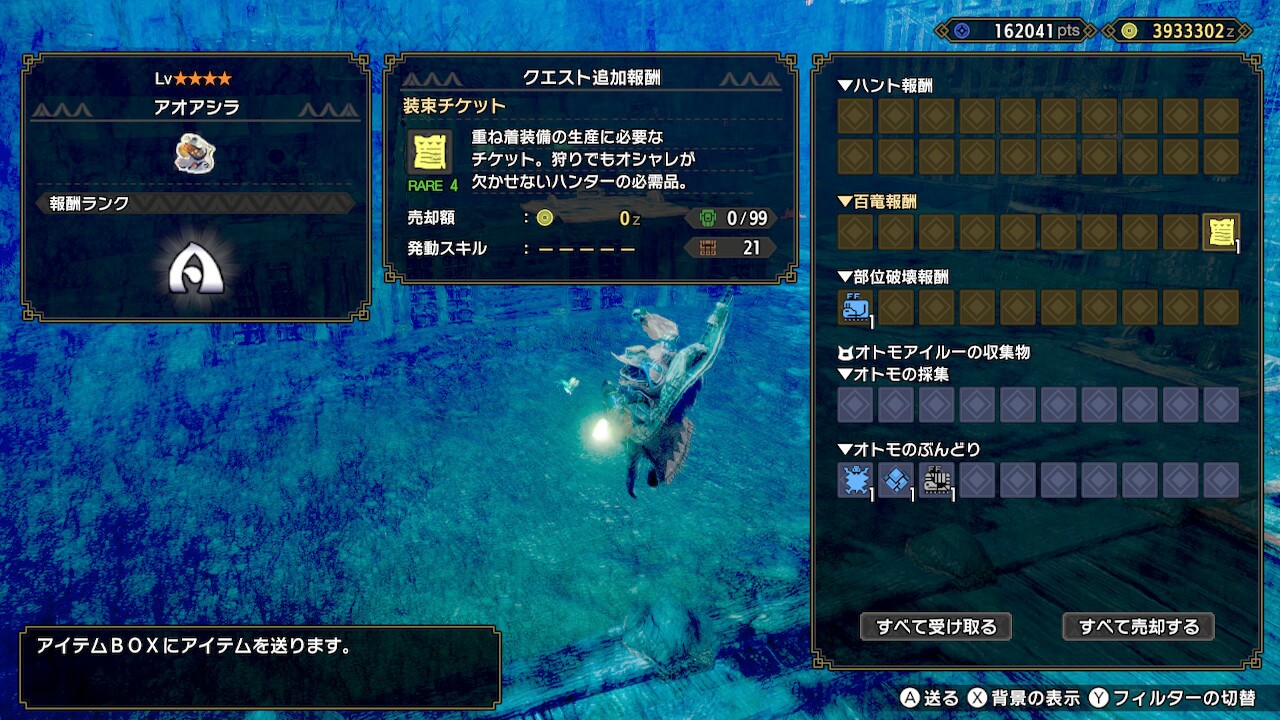Image resolution: width=1280 pixels, height=720 pixels.
Task: Select the yellow 装束チケット reward slot
Action: click(1220, 232)
